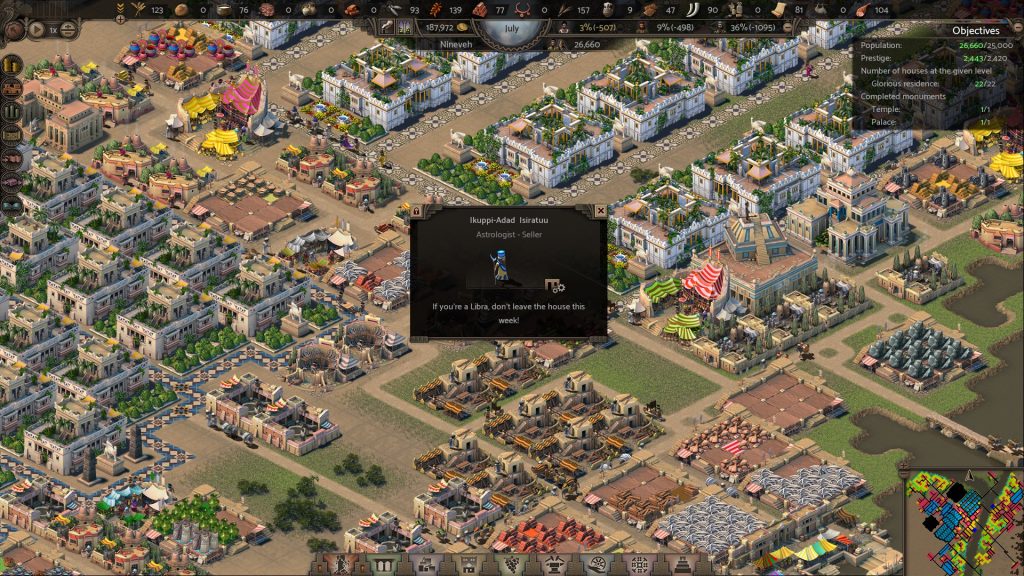Image resolution: width=1024 pixels, height=576 pixels.
Task: Select the spiral shell build category
Action: [598, 565]
